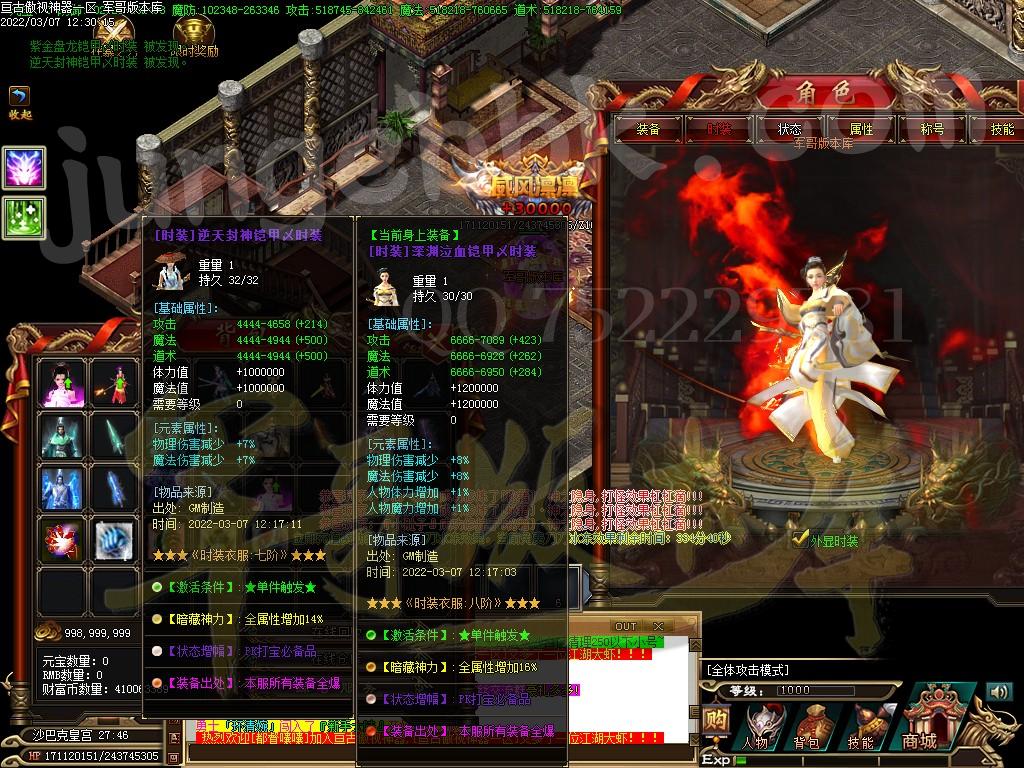Click the OUT button on chat panel
This screenshot has height=768, width=1024.
point(625,626)
